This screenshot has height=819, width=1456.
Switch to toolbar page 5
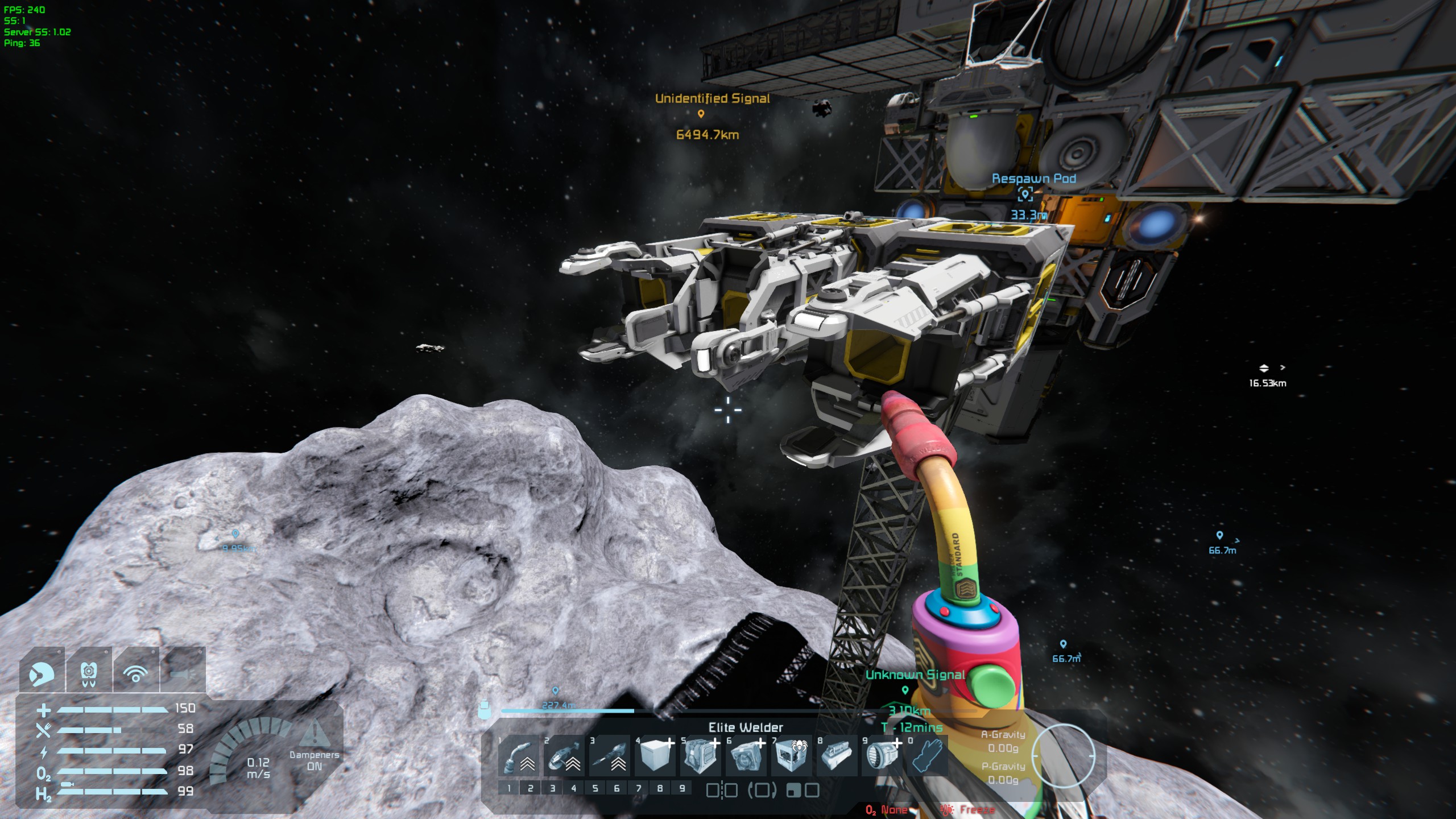tap(595, 788)
